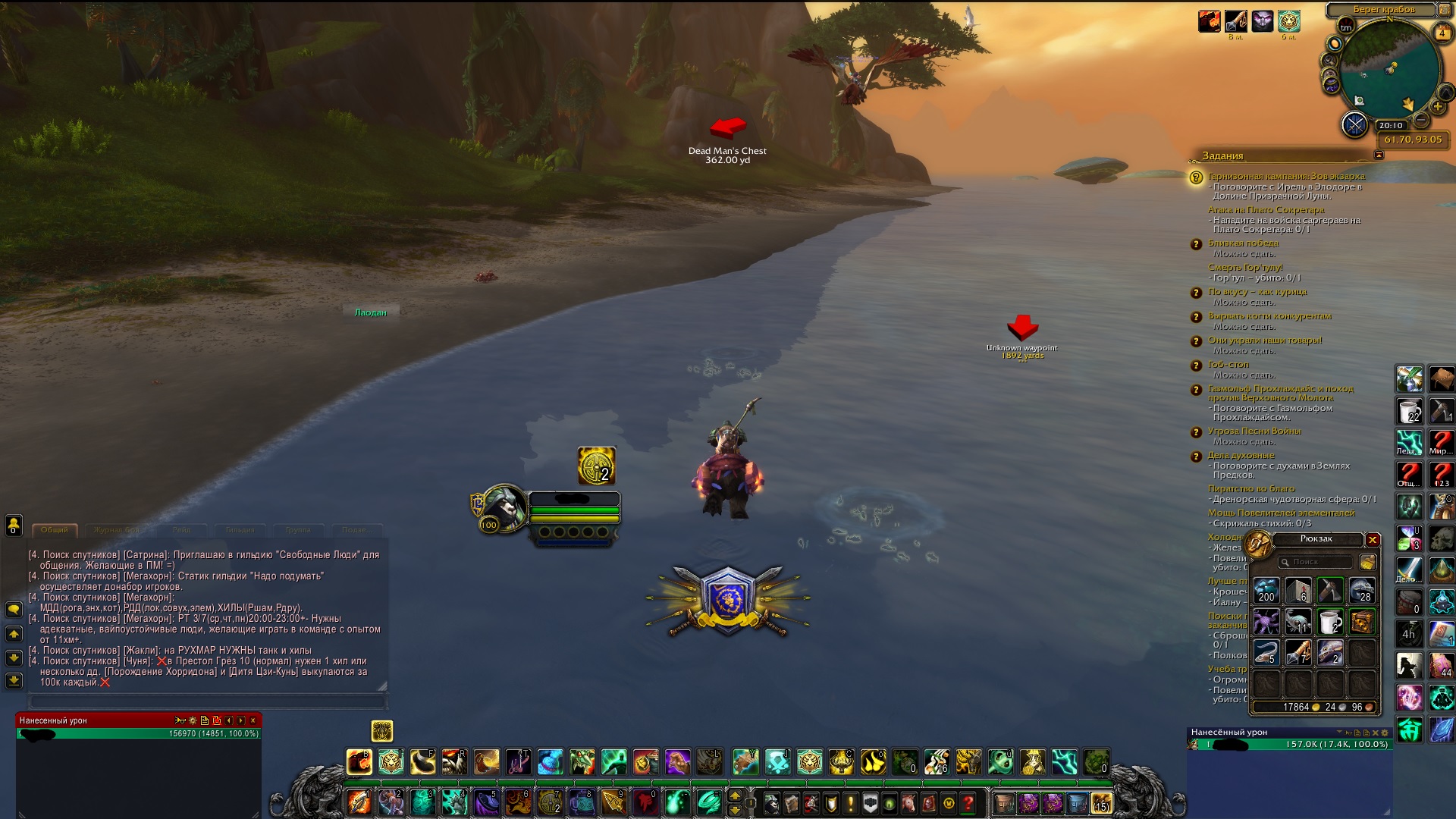Open the Группа chat tab
The height and width of the screenshot is (819, 1456).
pos(298,530)
